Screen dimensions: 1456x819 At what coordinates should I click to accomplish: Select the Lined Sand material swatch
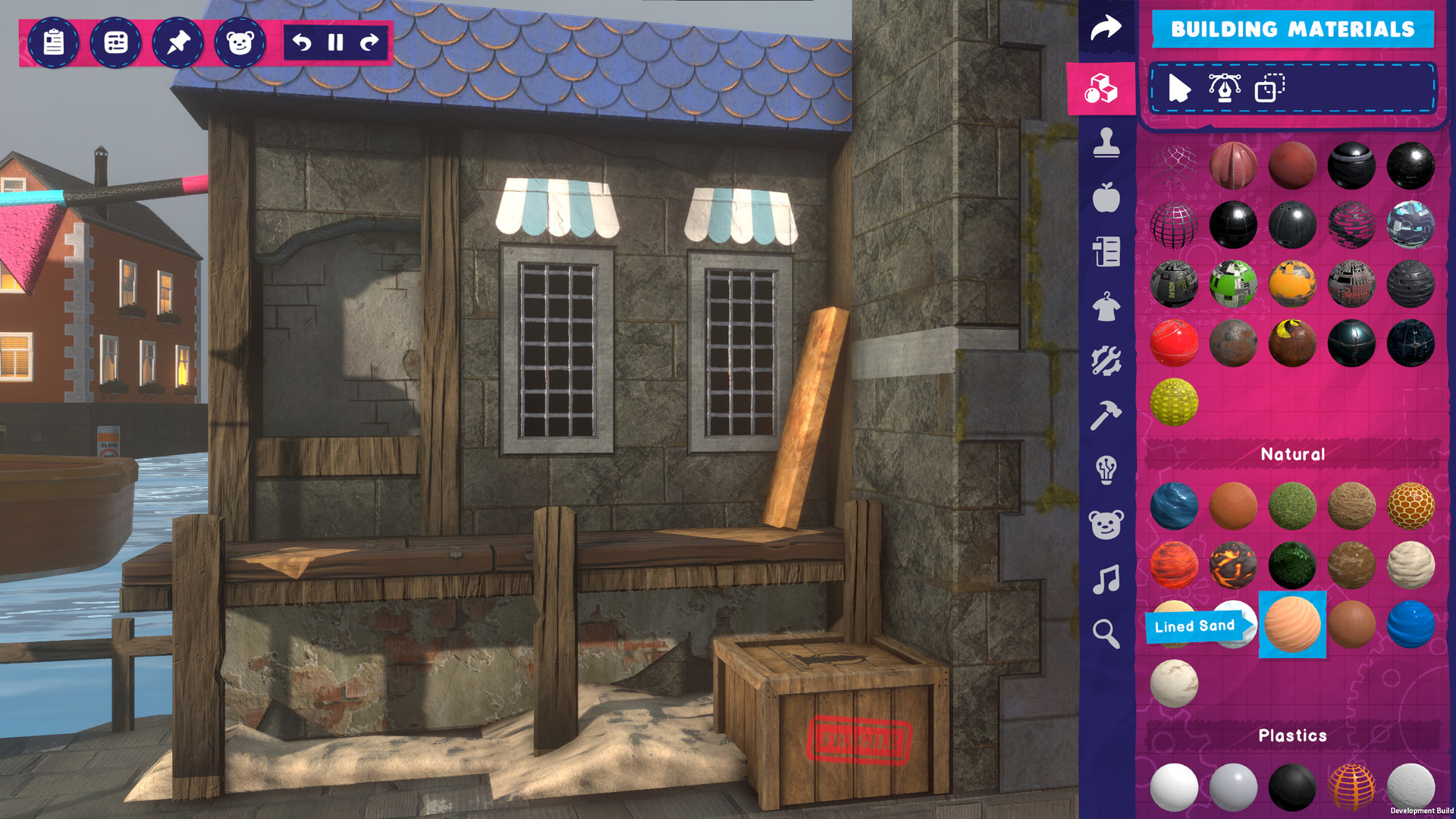click(1291, 626)
